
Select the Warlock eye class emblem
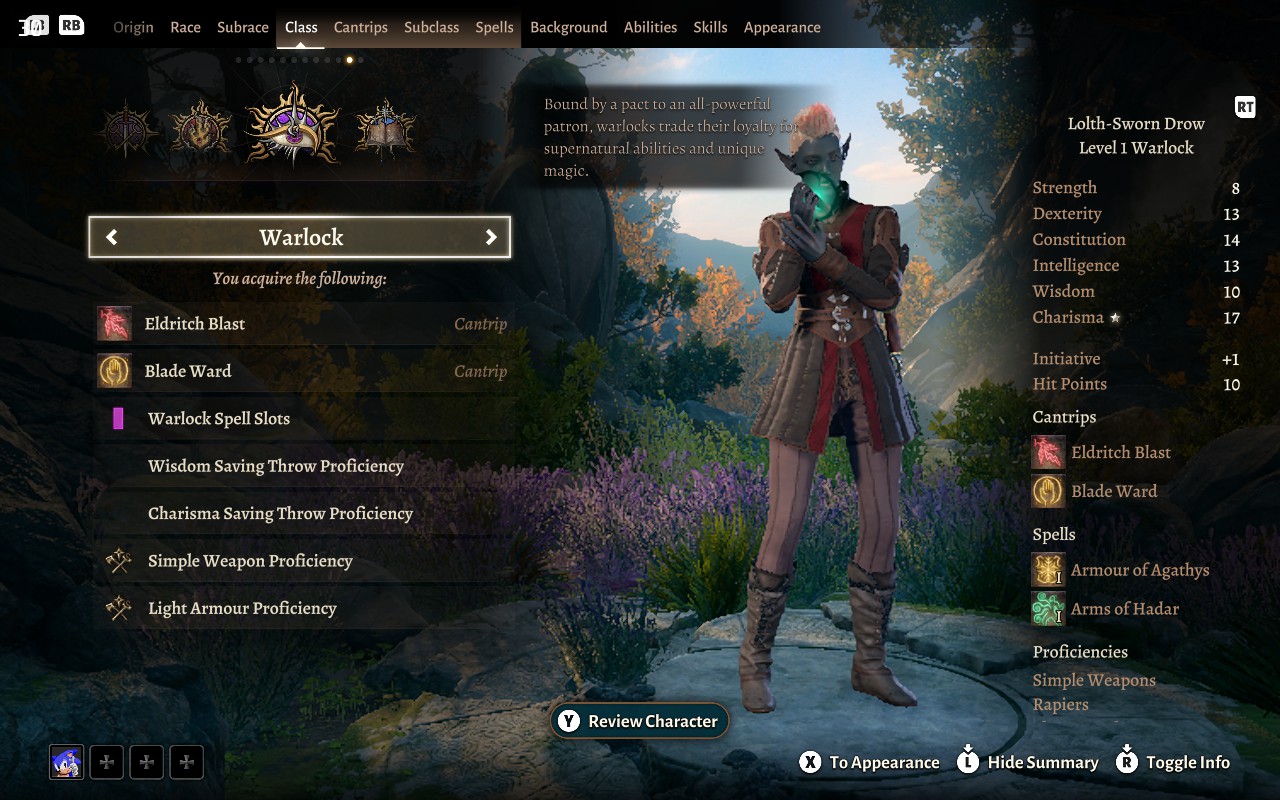[292, 122]
